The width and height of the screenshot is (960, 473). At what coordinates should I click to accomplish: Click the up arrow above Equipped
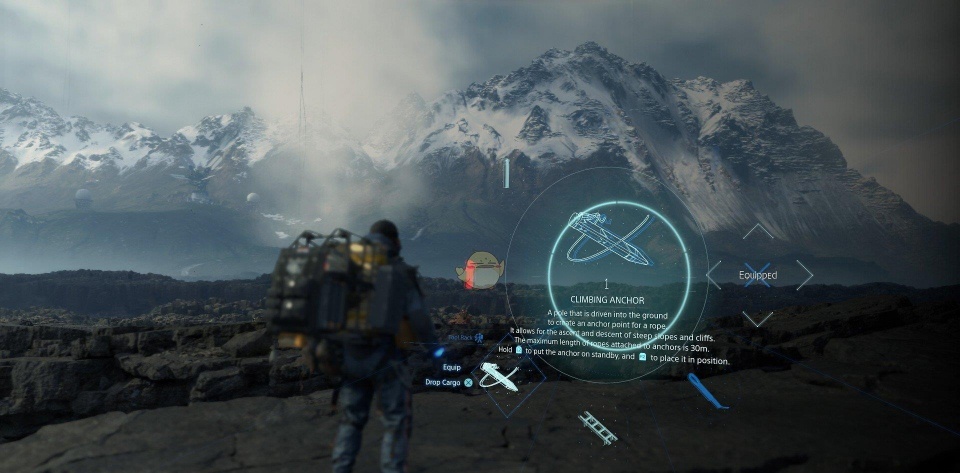click(758, 231)
